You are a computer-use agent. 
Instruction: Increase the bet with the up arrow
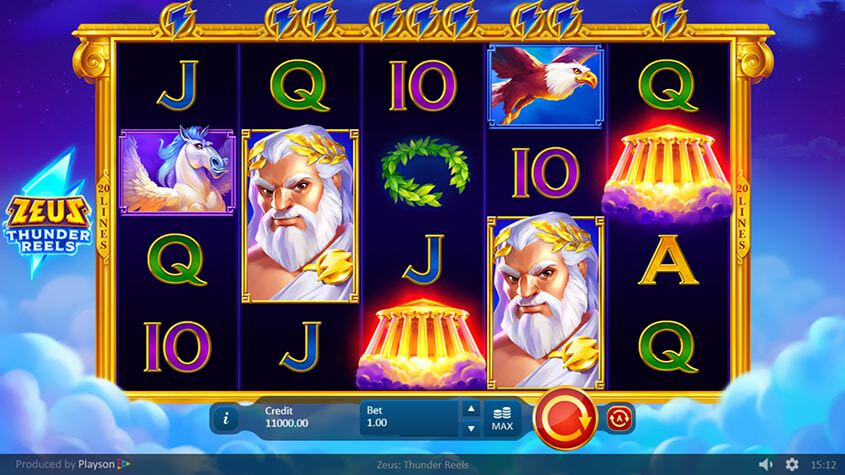coord(471,408)
